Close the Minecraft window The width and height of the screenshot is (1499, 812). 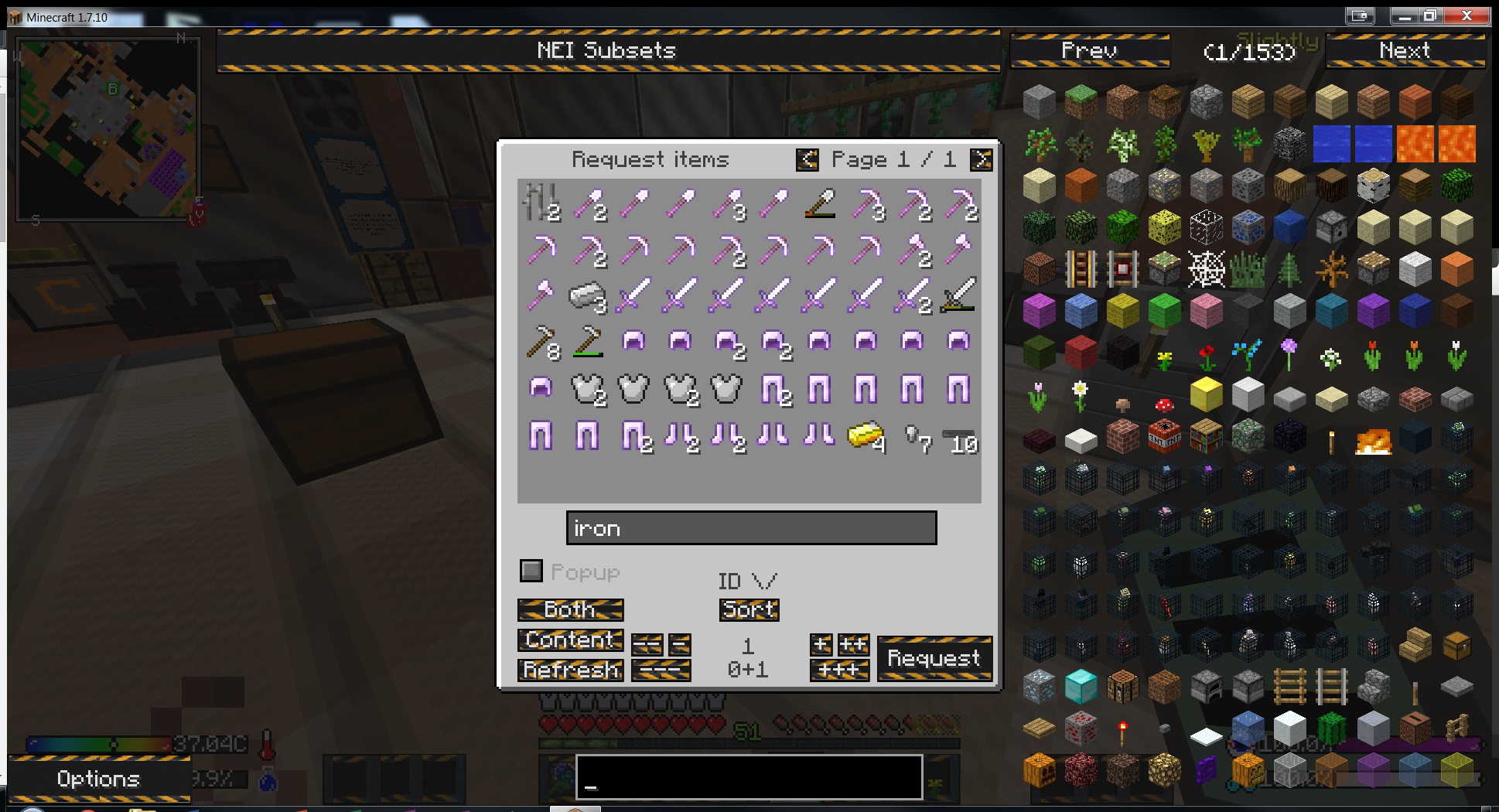click(1466, 16)
